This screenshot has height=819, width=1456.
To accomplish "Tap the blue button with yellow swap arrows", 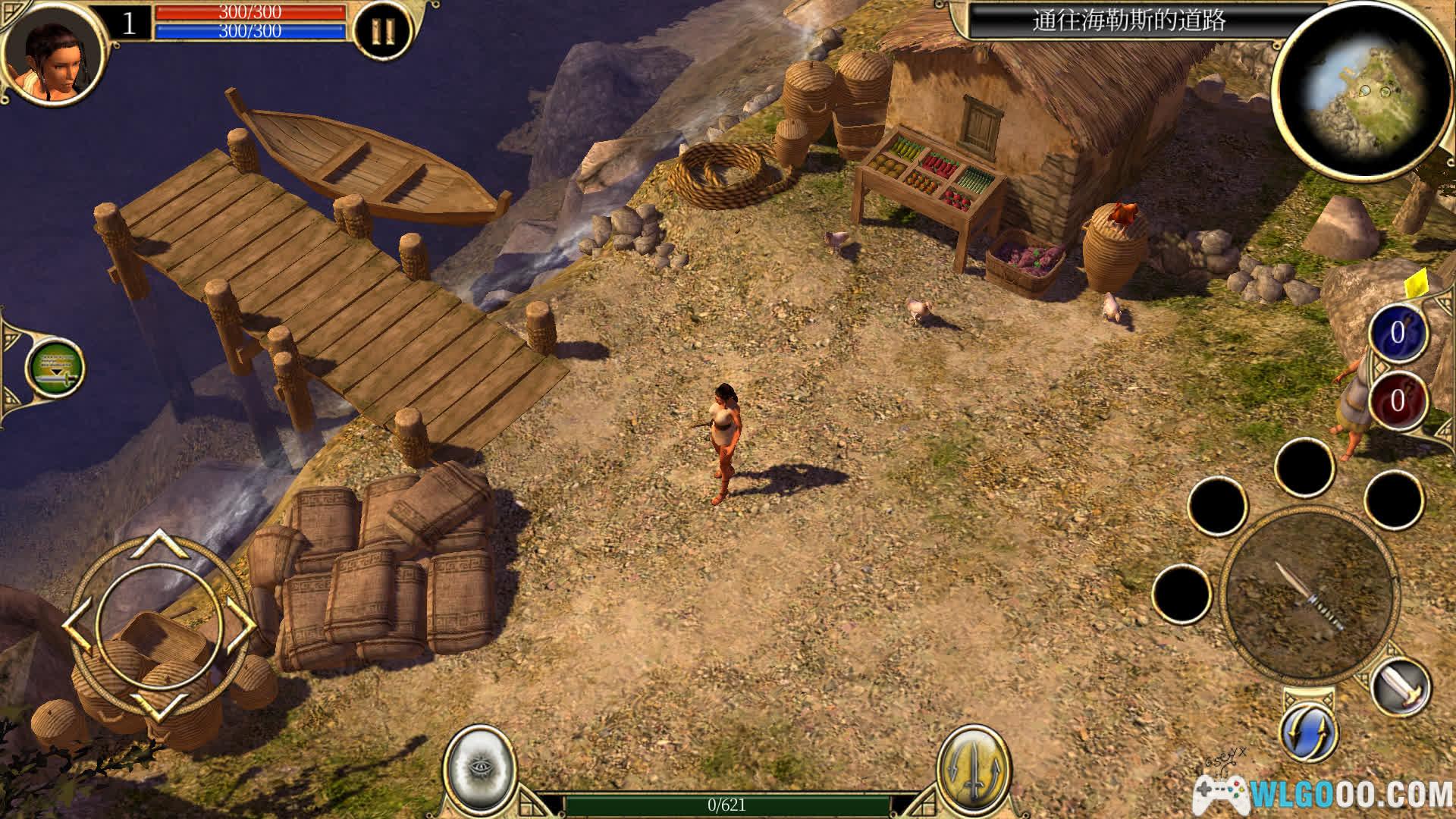I will (1309, 733).
